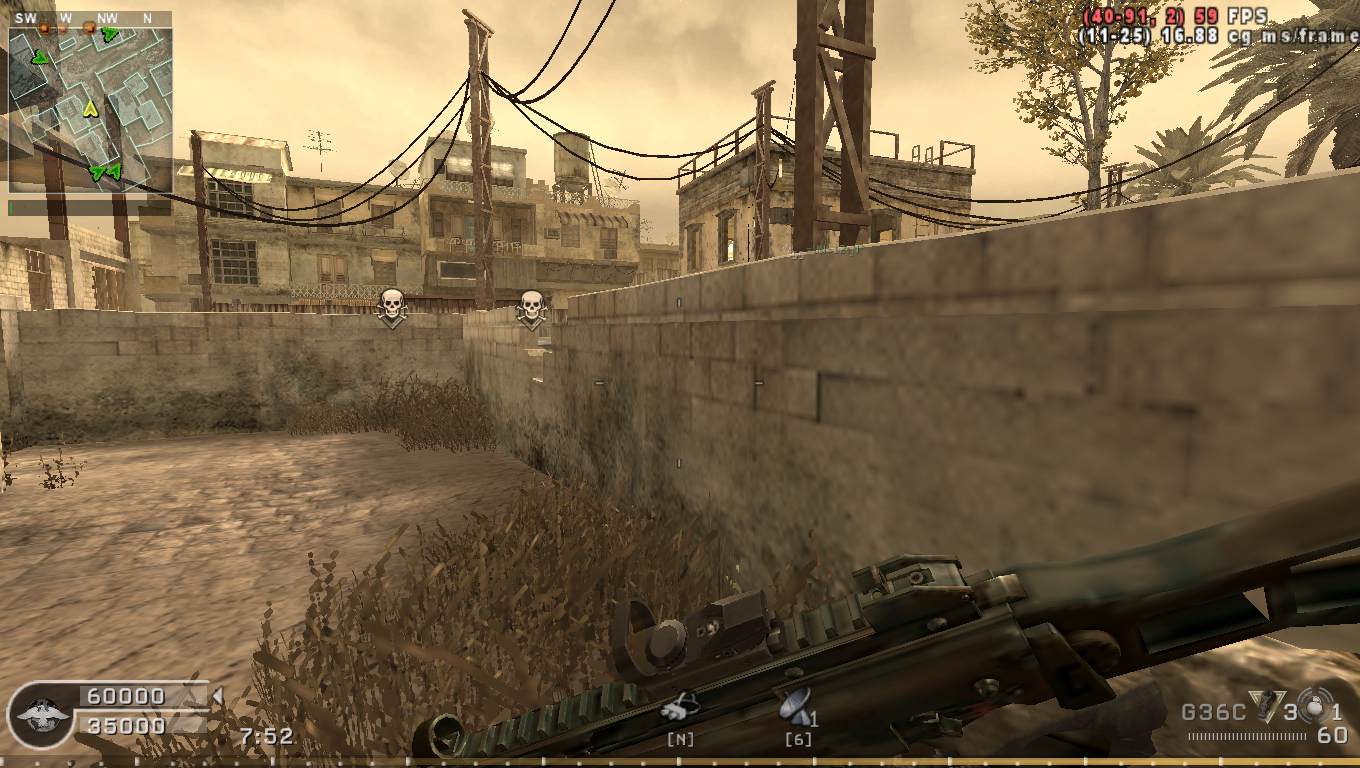The height and width of the screenshot is (768, 1360).
Task: Click the team emblem beside the scores
Action: (40, 714)
